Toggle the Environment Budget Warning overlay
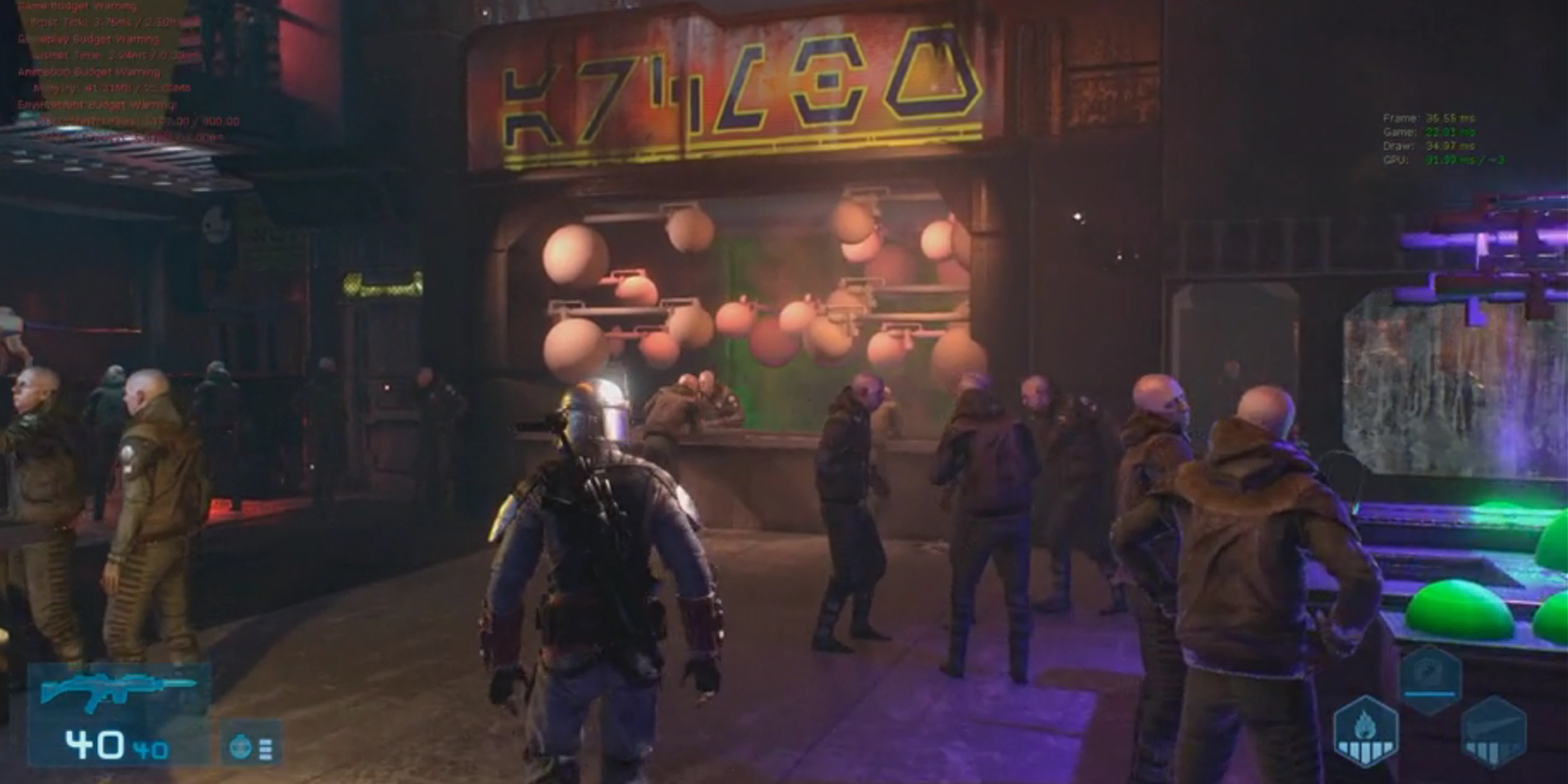The width and height of the screenshot is (1568, 784). (96, 104)
